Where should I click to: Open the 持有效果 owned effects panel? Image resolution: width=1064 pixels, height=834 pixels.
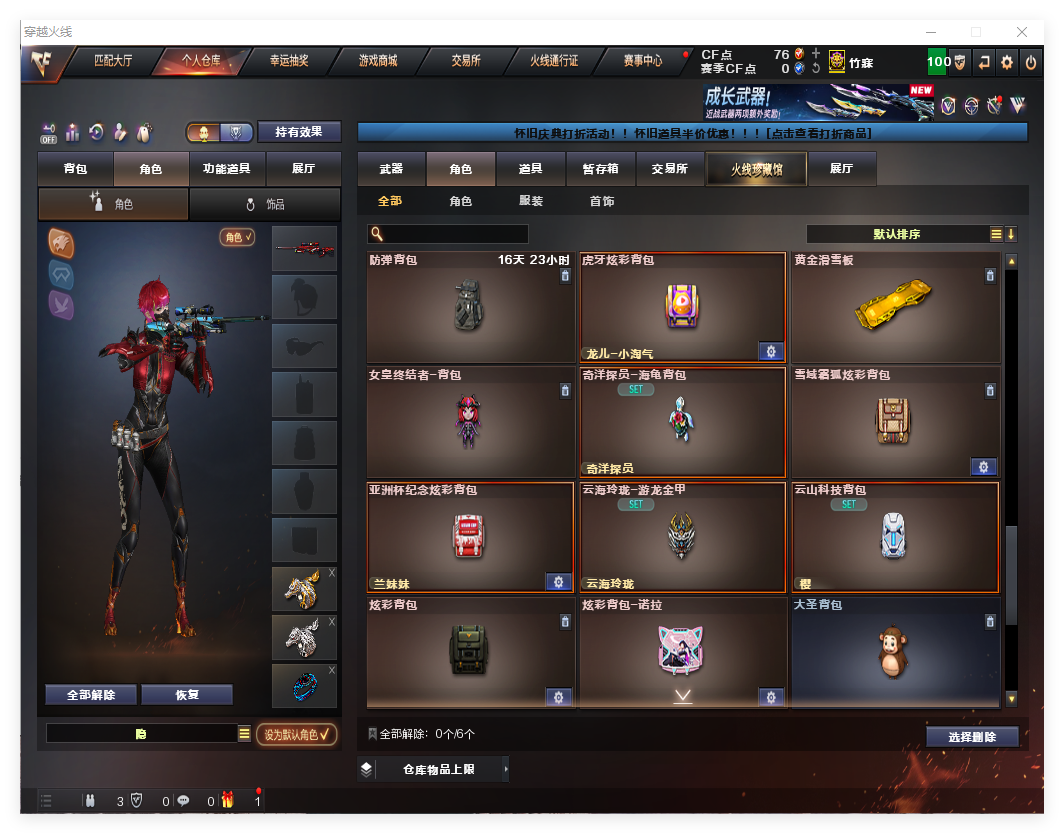click(x=299, y=132)
